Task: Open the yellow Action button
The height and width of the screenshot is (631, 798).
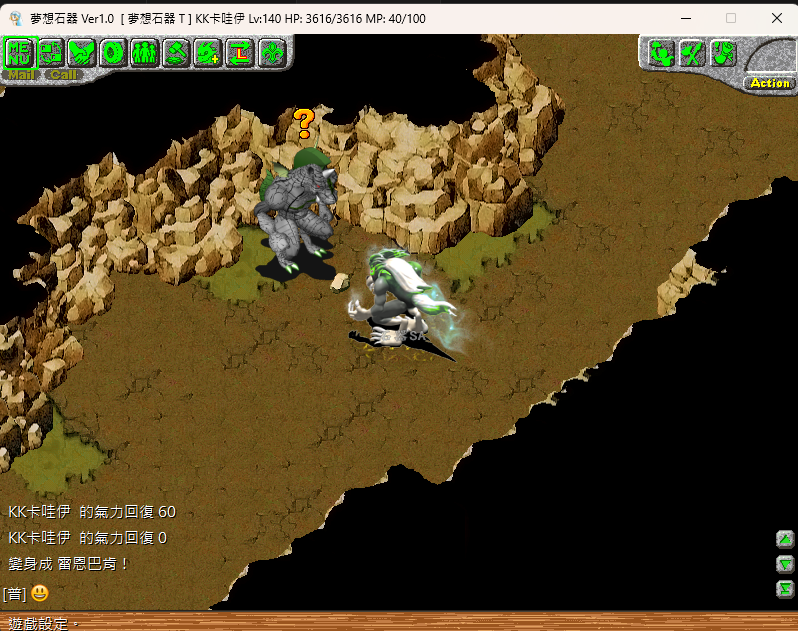Action: click(769, 83)
